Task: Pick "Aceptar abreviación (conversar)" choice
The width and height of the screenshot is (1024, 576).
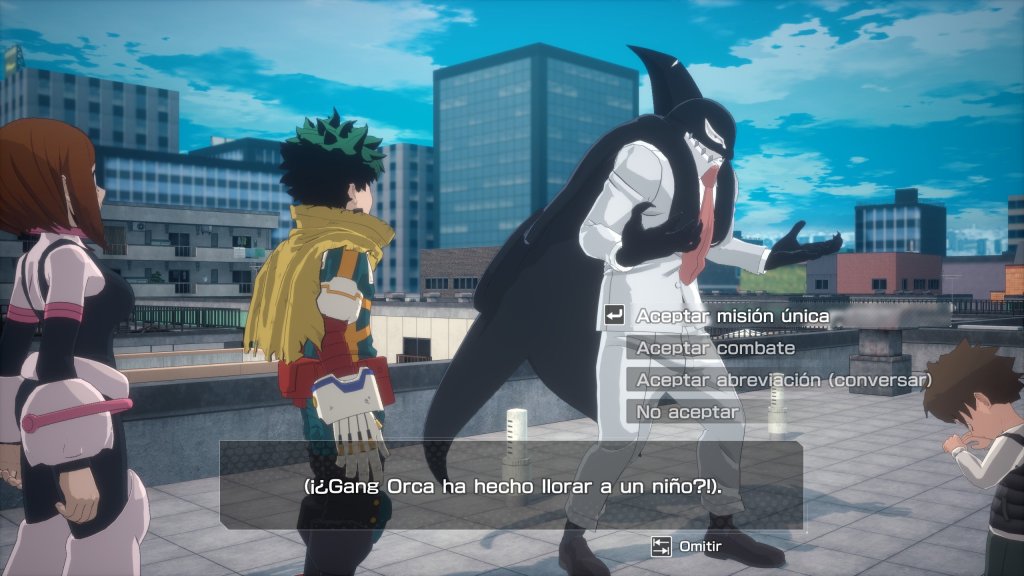Action: coord(783,380)
